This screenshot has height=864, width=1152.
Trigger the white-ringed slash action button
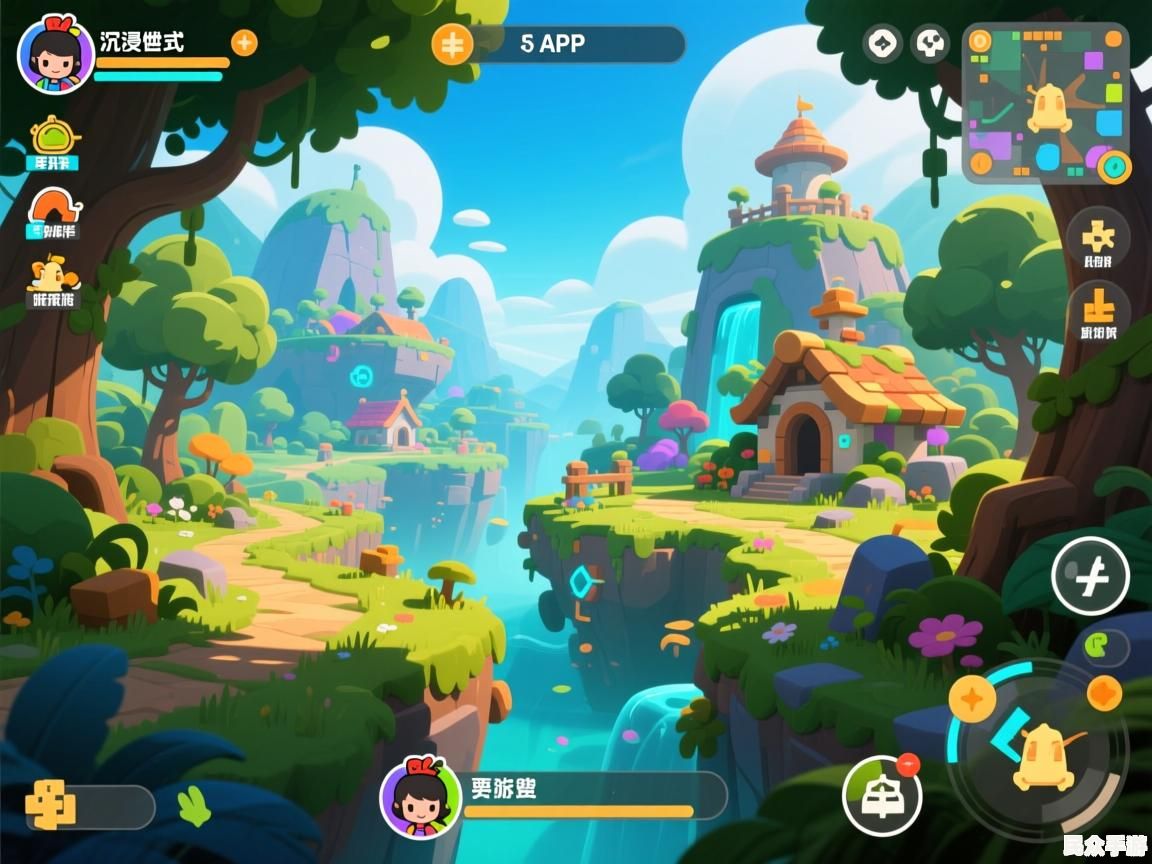click(1090, 576)
